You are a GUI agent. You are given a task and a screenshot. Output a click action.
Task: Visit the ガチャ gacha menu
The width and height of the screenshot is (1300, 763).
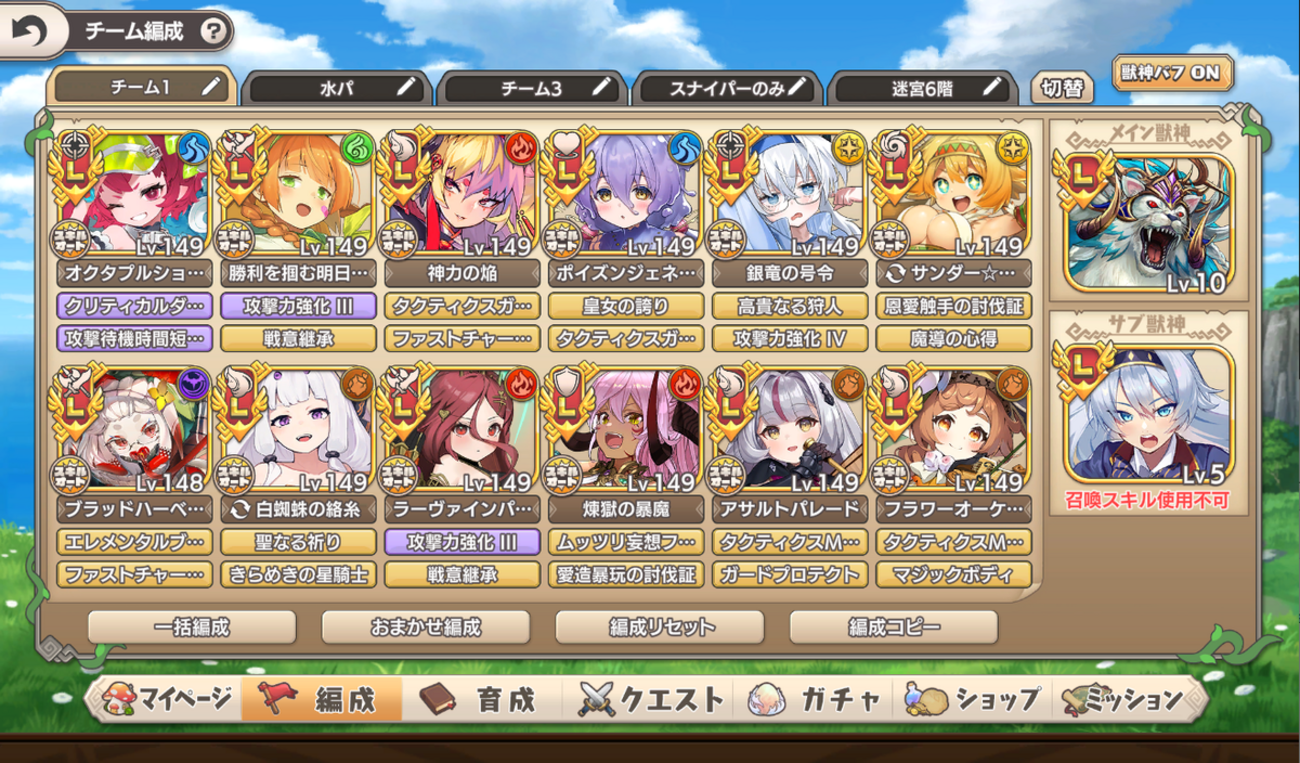point(815,698)
